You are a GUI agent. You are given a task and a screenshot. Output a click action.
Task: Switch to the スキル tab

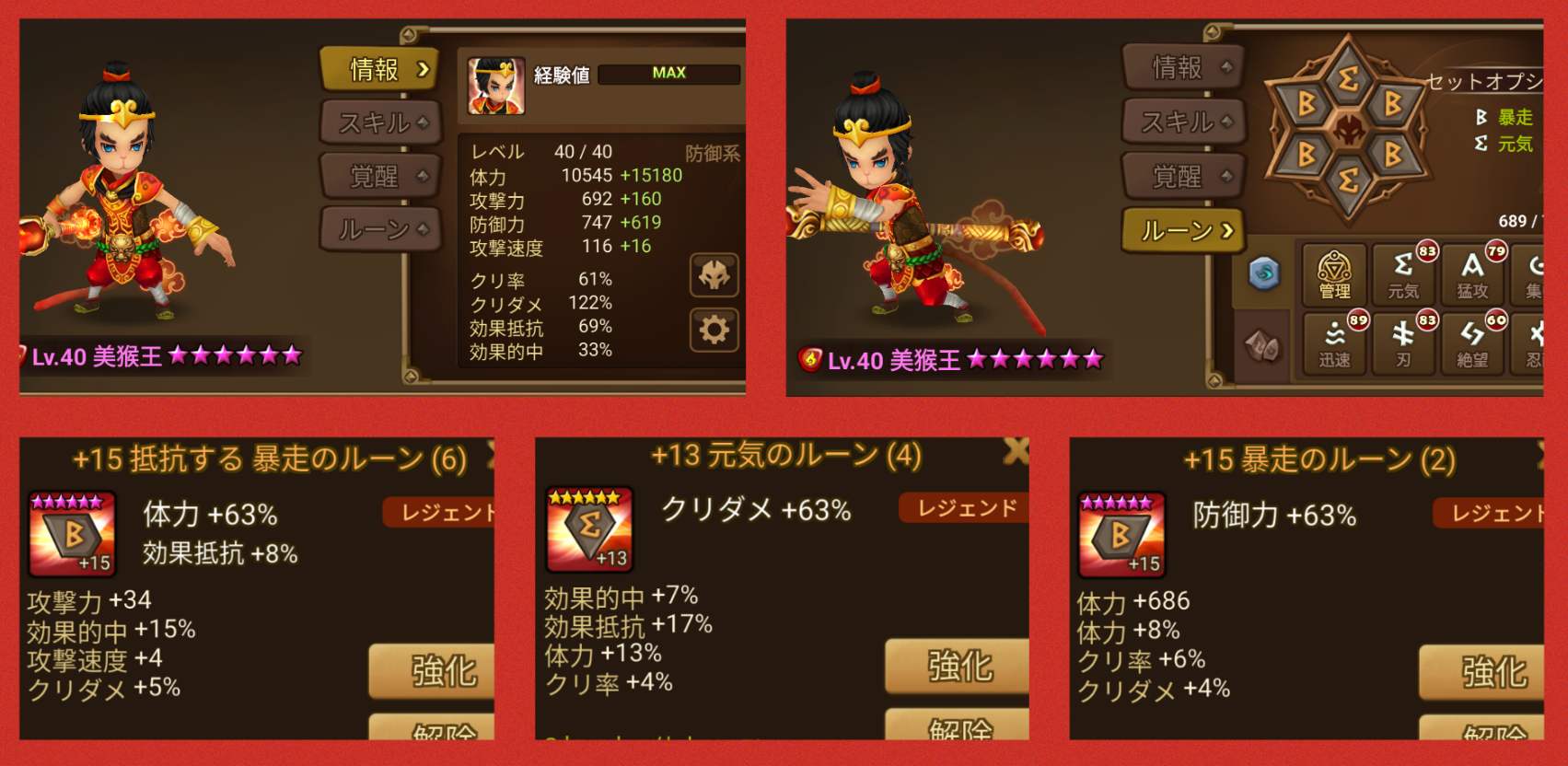pos(380,122)
